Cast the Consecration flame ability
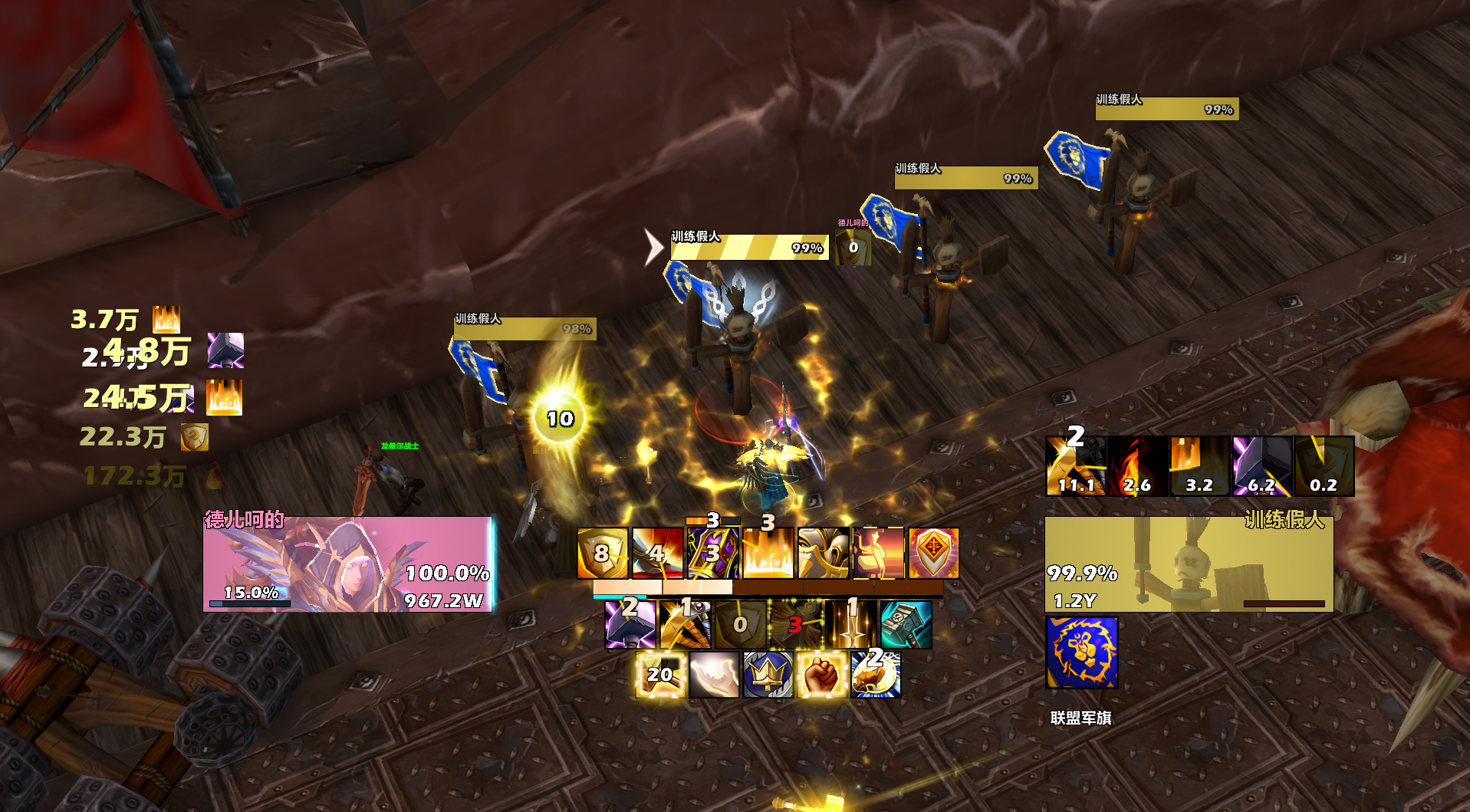This screenshot has width=1470, height=812. pos(768,552)
